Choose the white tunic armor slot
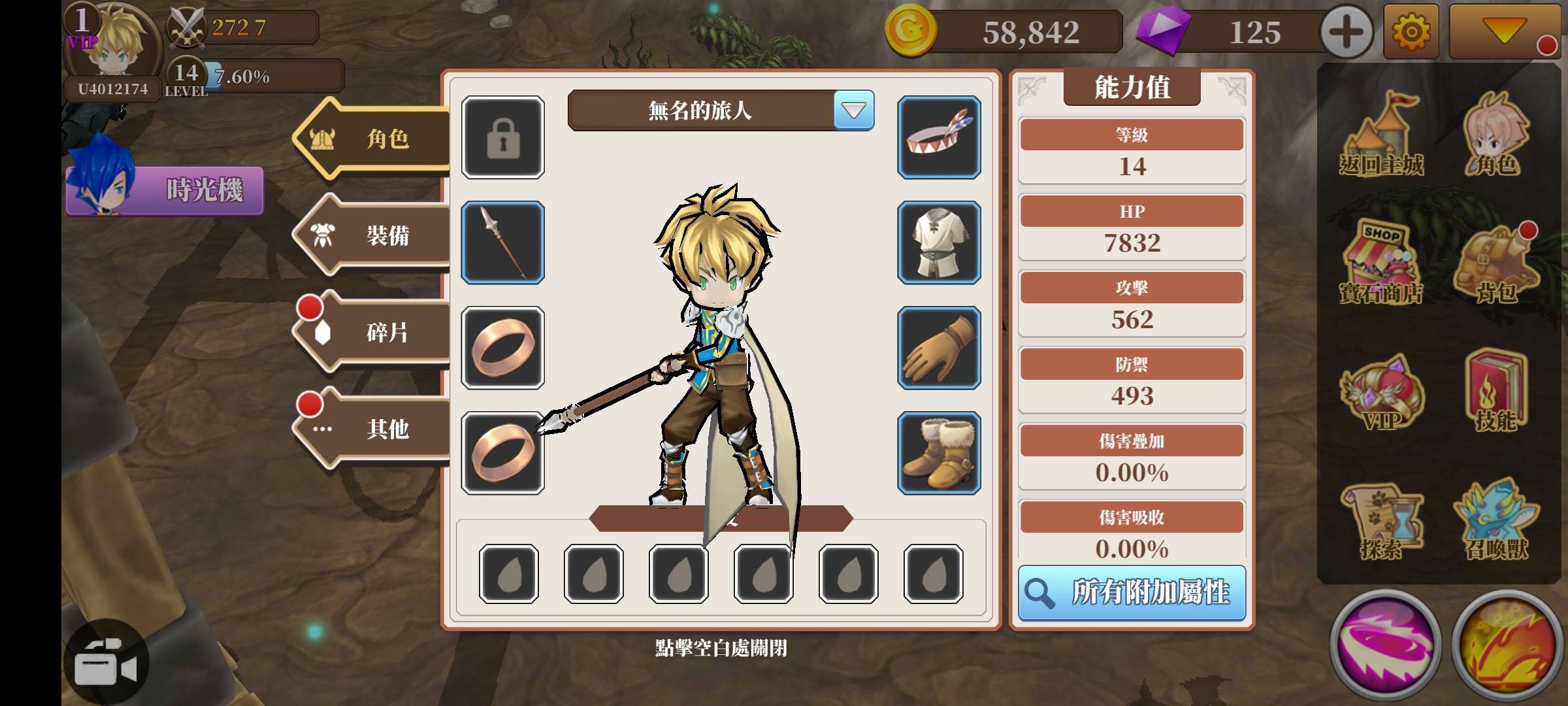This screenshot has width=1568, height=706. click(x=939, y=243)
